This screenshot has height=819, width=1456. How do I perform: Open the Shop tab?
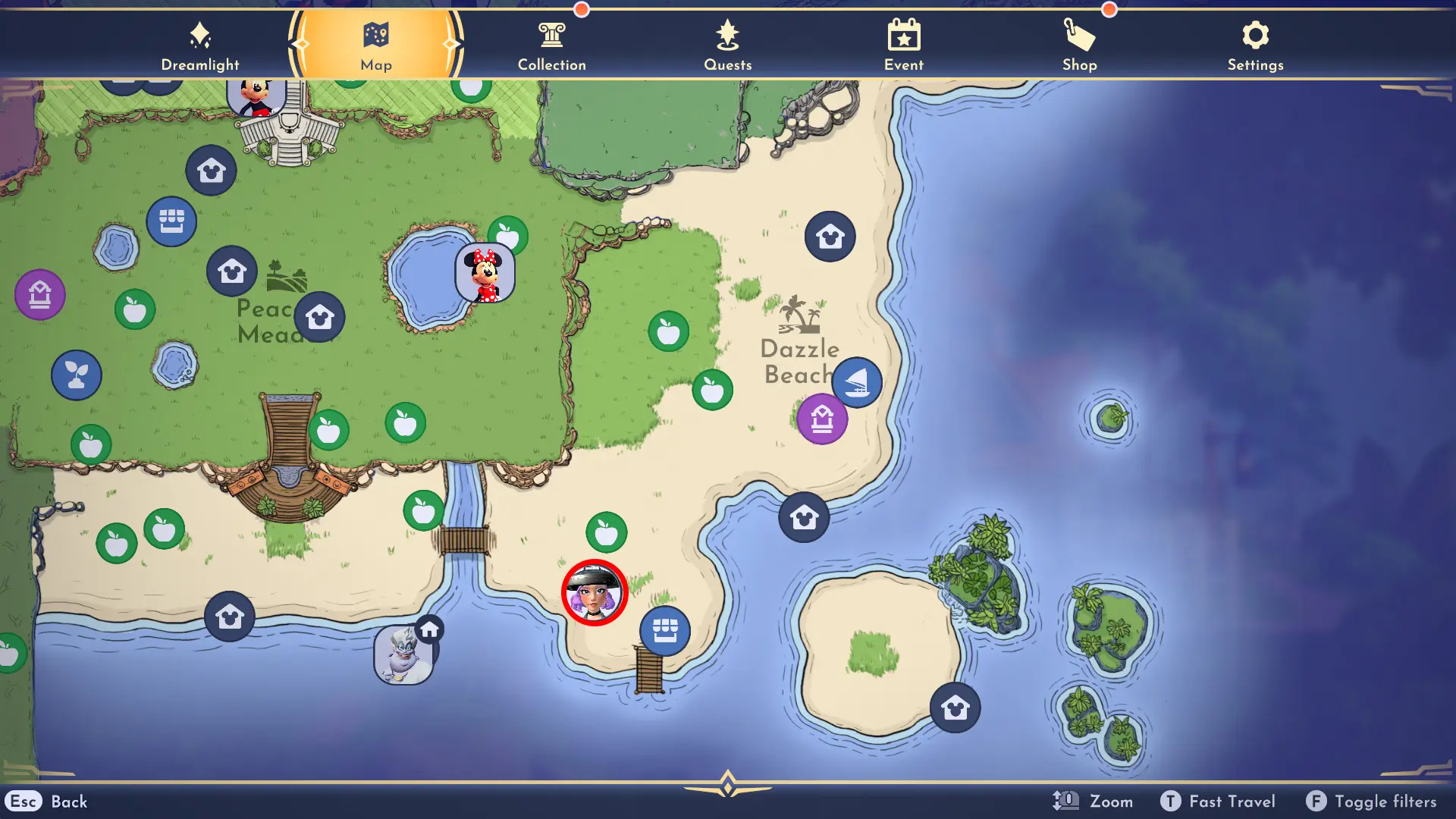pyautogui.click(x=1079, y=44)
